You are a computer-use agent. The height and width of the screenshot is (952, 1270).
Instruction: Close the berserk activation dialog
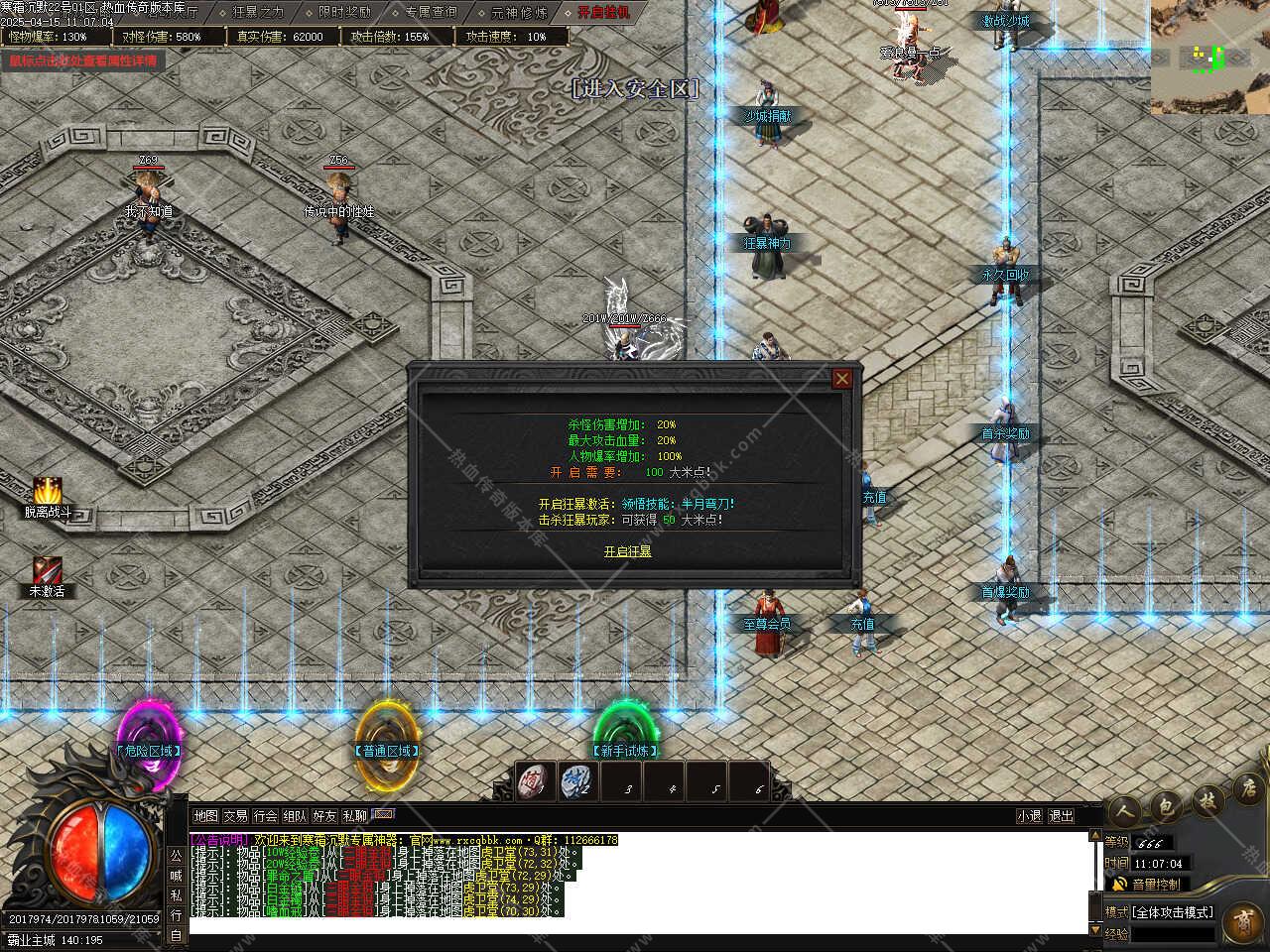pos(841,378)
